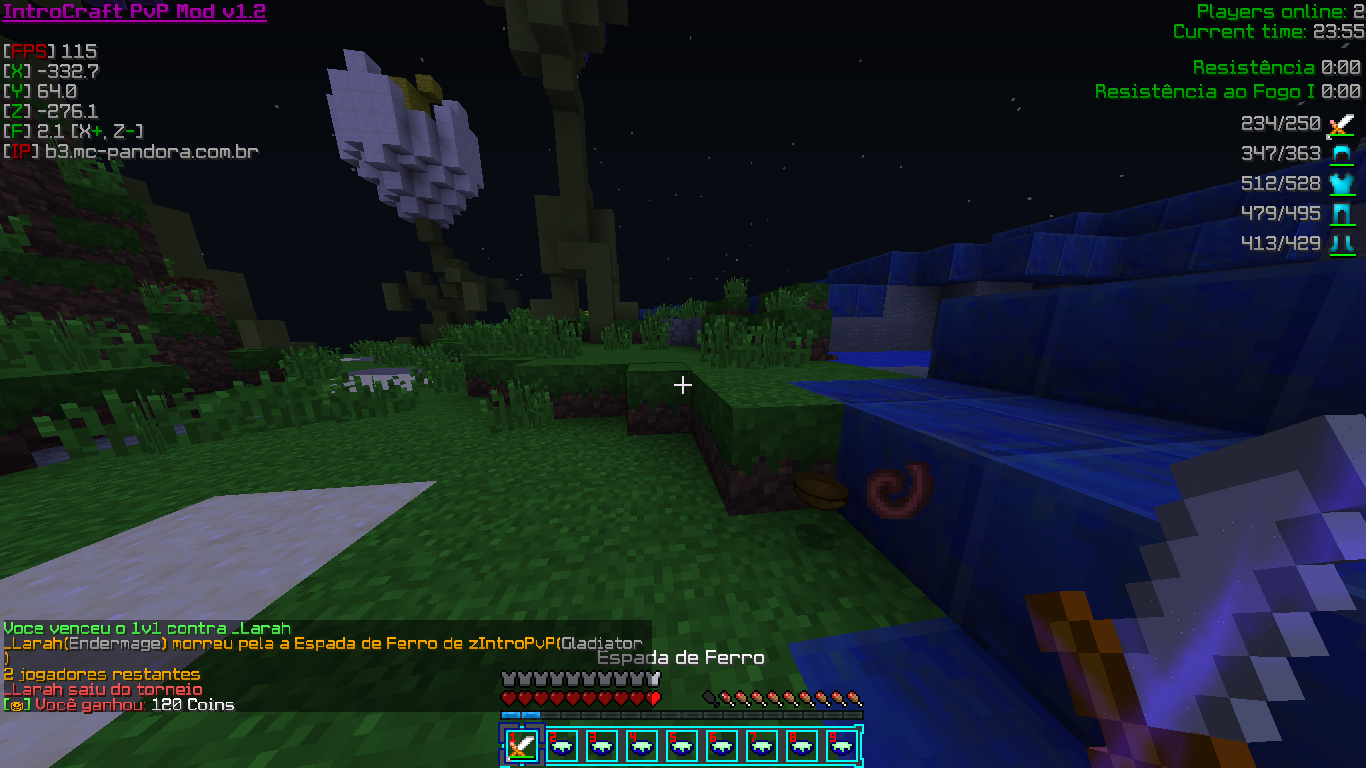
Task: Click the sword durability icon beside 234/250
Action: (1340, 125)
